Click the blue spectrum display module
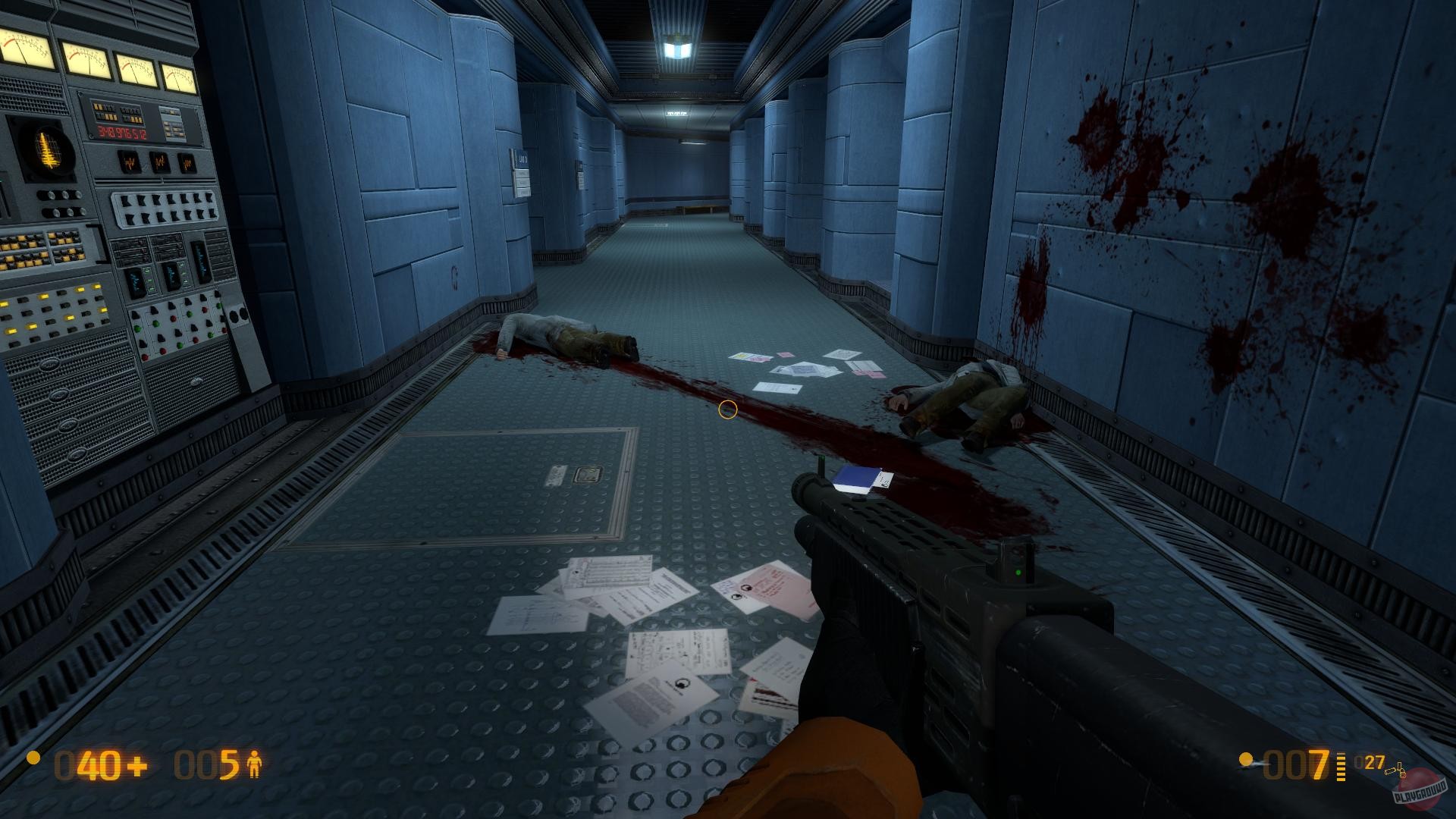Image resolution: width=1456 pixels, height=819 pixels. [x=199, y=262]
